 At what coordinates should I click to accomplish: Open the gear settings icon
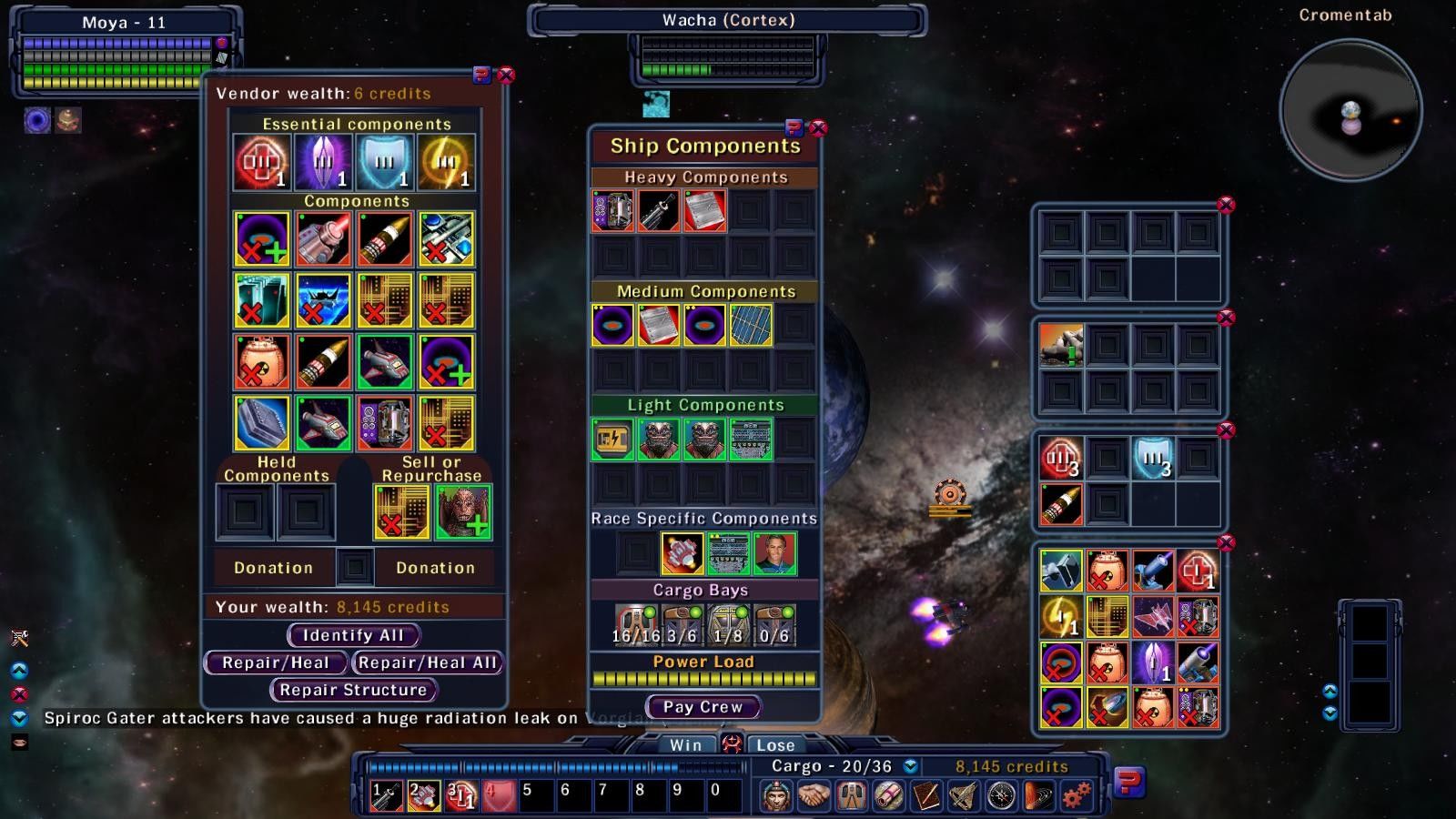pos(1077,796)
